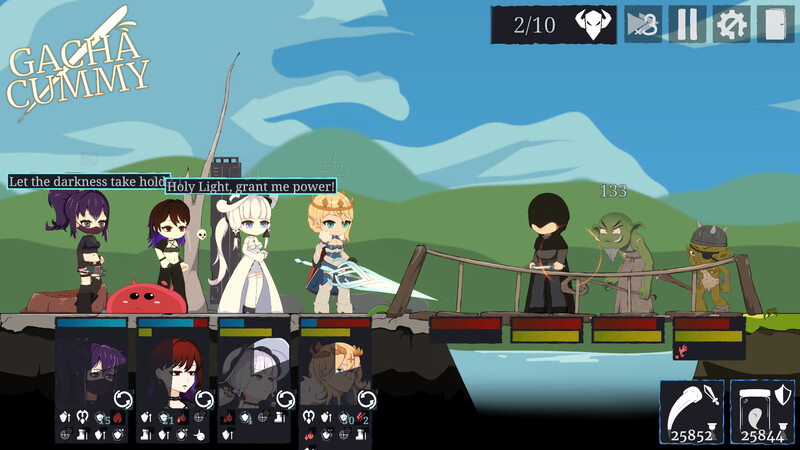Click the swap arrows on the red-haired card
Screen dimensions: 800x450
[204, 399]
